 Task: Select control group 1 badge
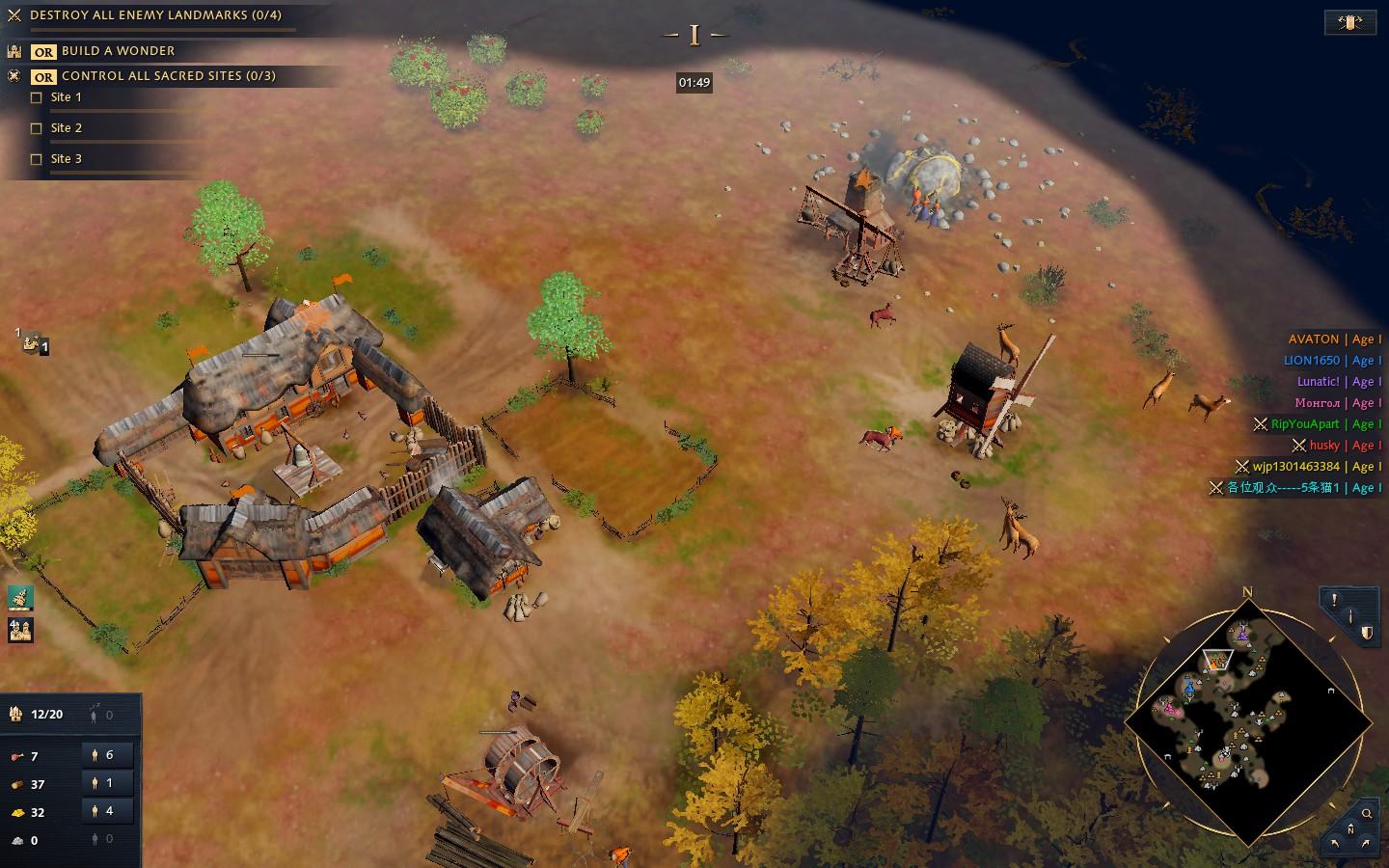tap(35, 343)
